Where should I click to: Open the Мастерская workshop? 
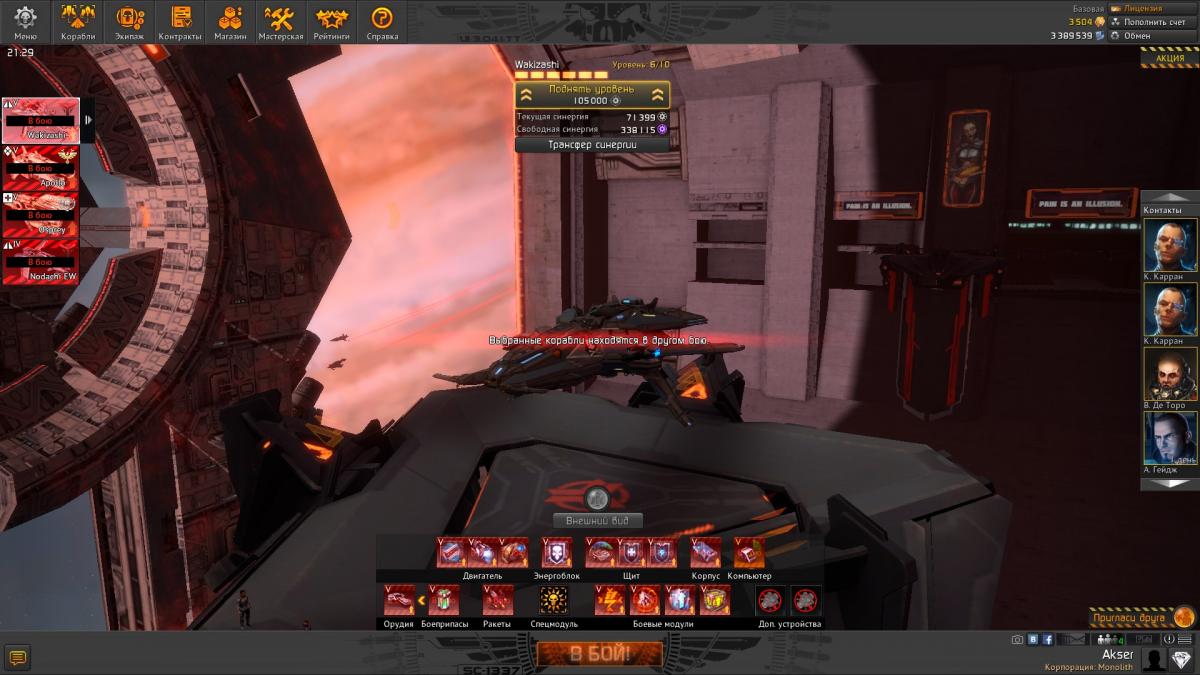[x=280, y=22]
